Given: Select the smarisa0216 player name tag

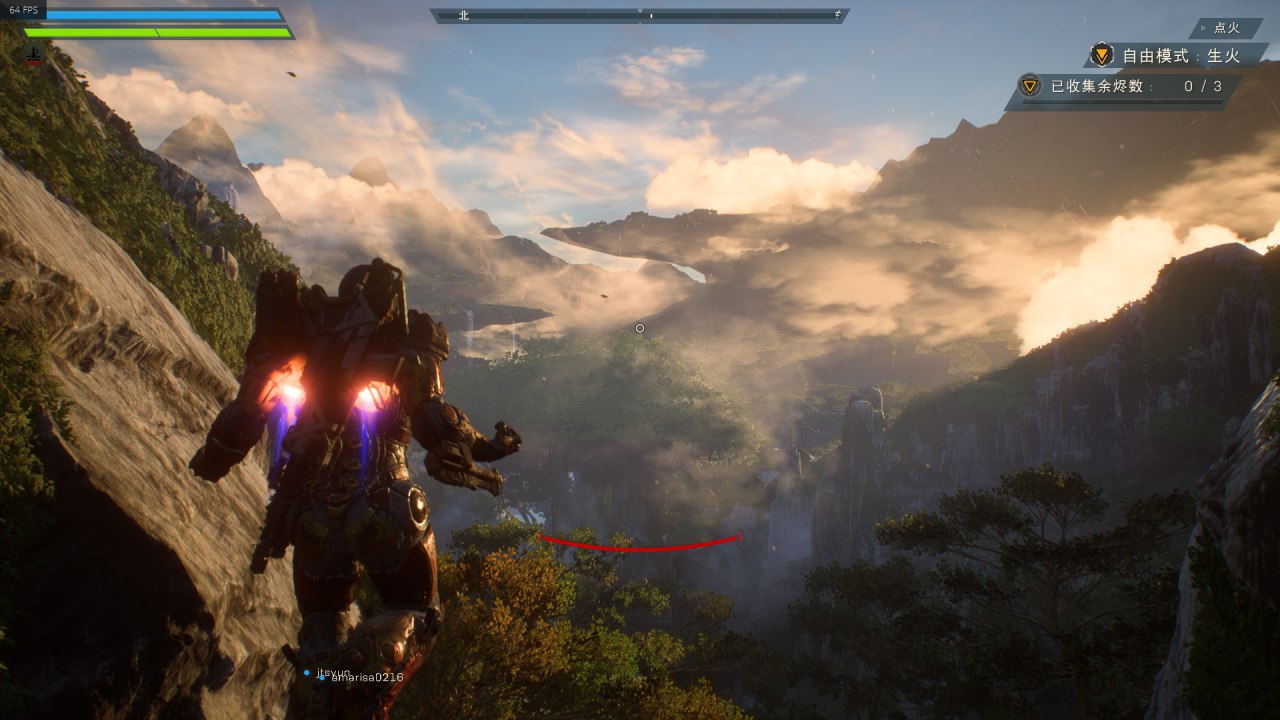Looking at the screenshot, I should pos(361,677).
